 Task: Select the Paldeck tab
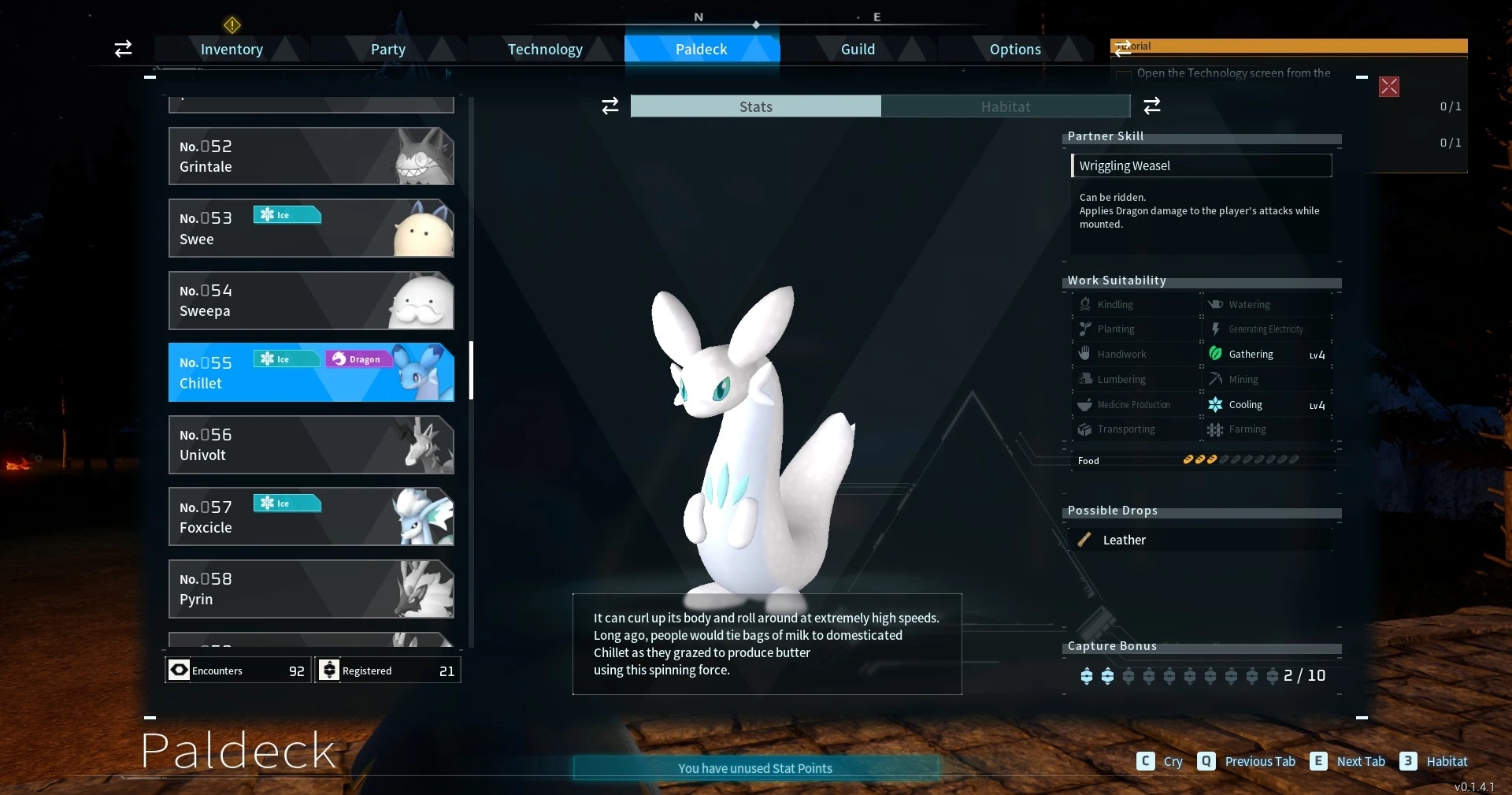(x=701, y=49)
